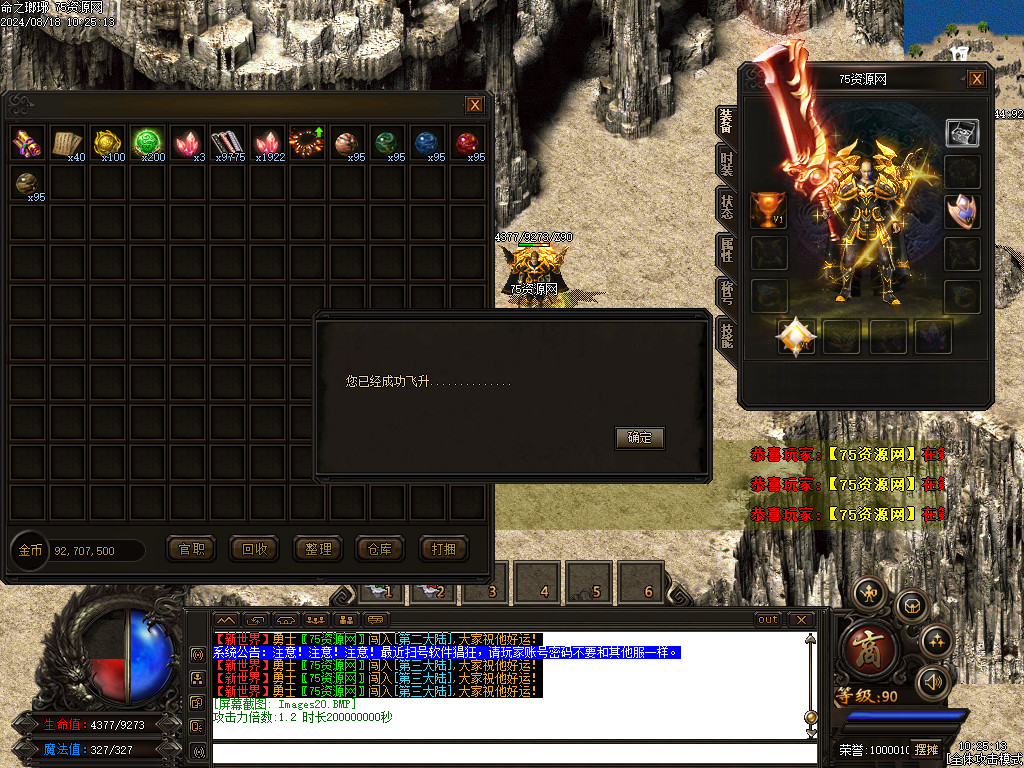Select the paper scrolls stack x40
This screenshot has height=768, width=1024.
(68, 144)
